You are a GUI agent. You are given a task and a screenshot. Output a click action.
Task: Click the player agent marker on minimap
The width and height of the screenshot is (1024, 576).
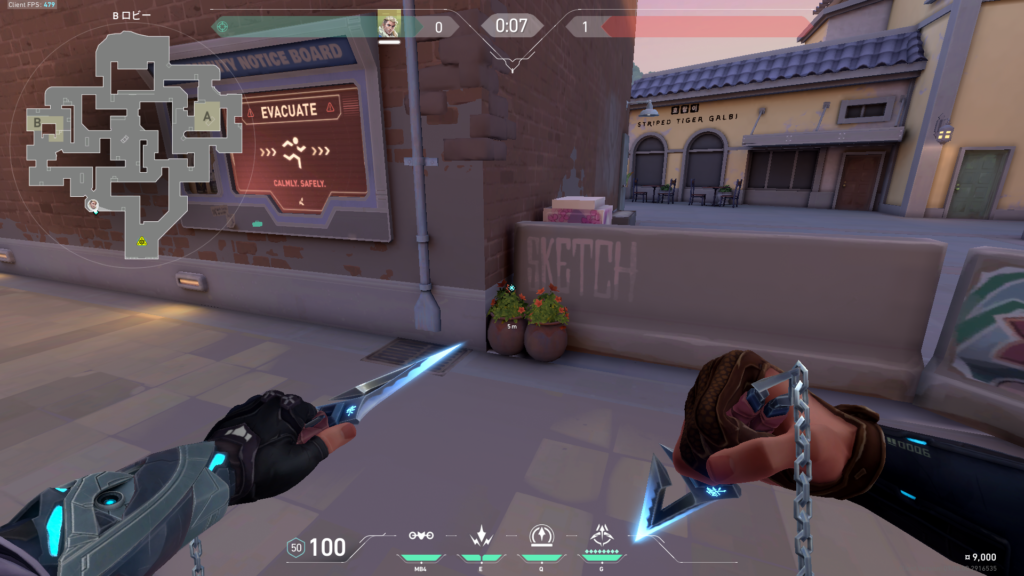92,205
